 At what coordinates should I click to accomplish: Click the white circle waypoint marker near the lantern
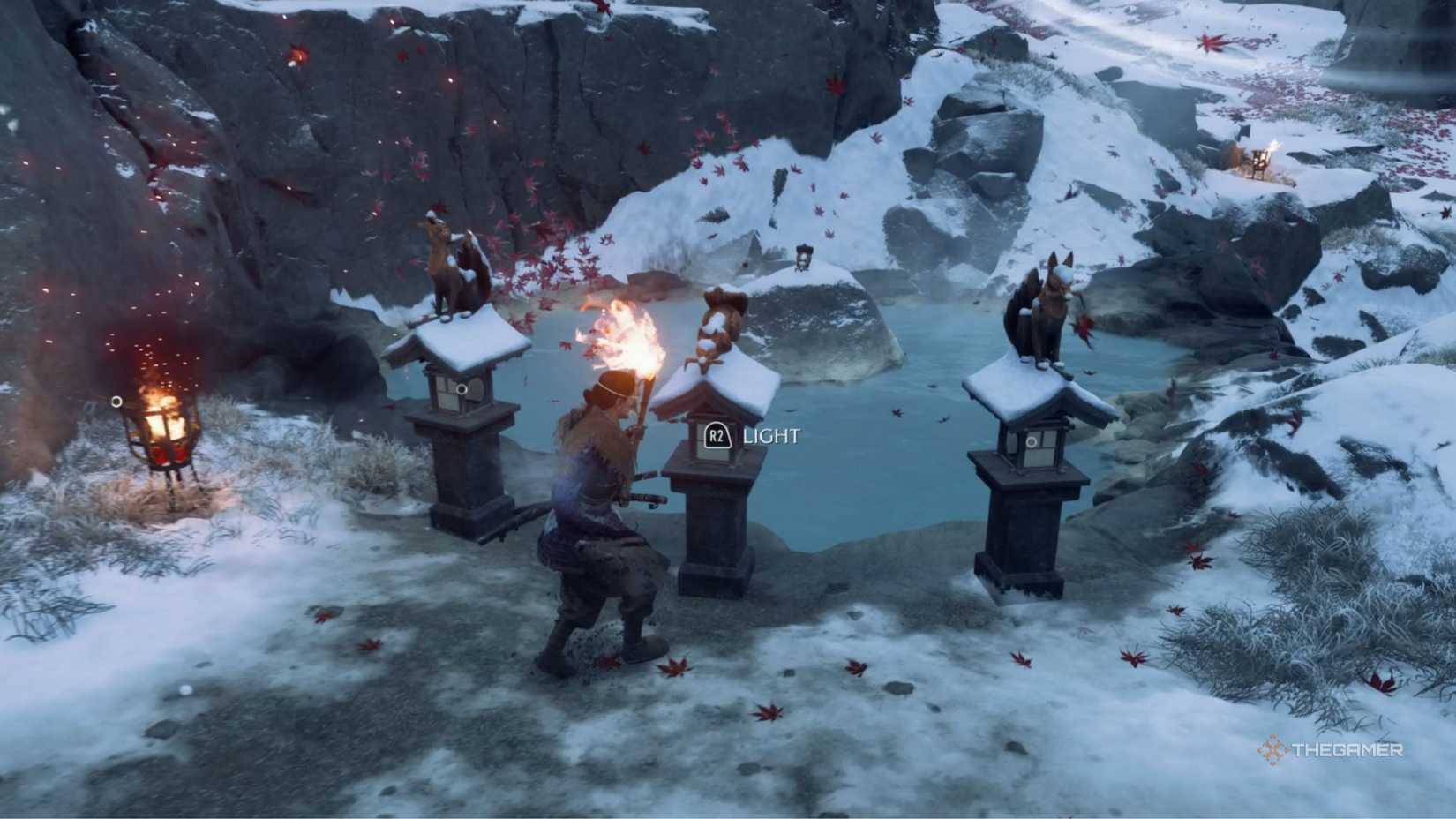coord(116,400)
